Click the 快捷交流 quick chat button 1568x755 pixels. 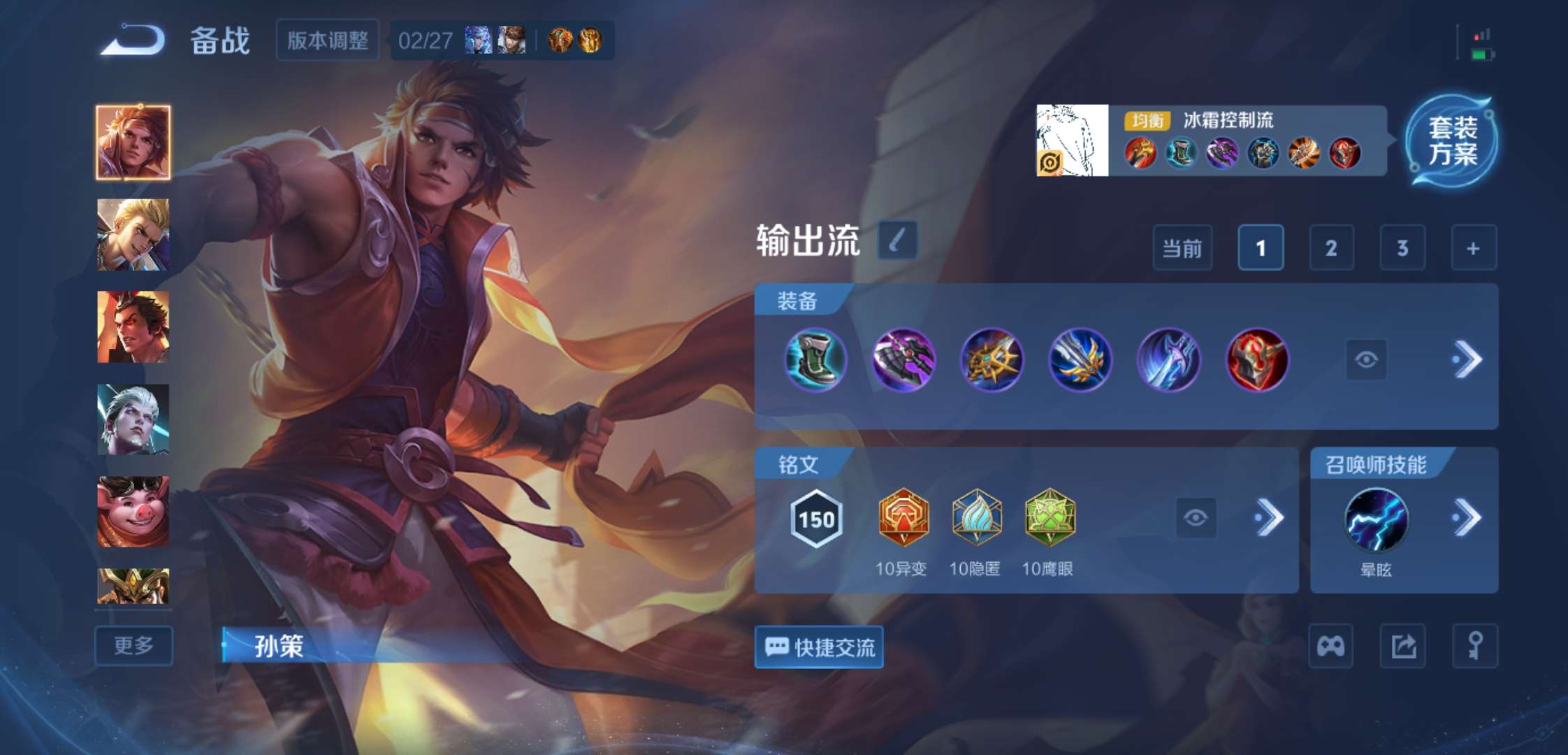(818, 648)
